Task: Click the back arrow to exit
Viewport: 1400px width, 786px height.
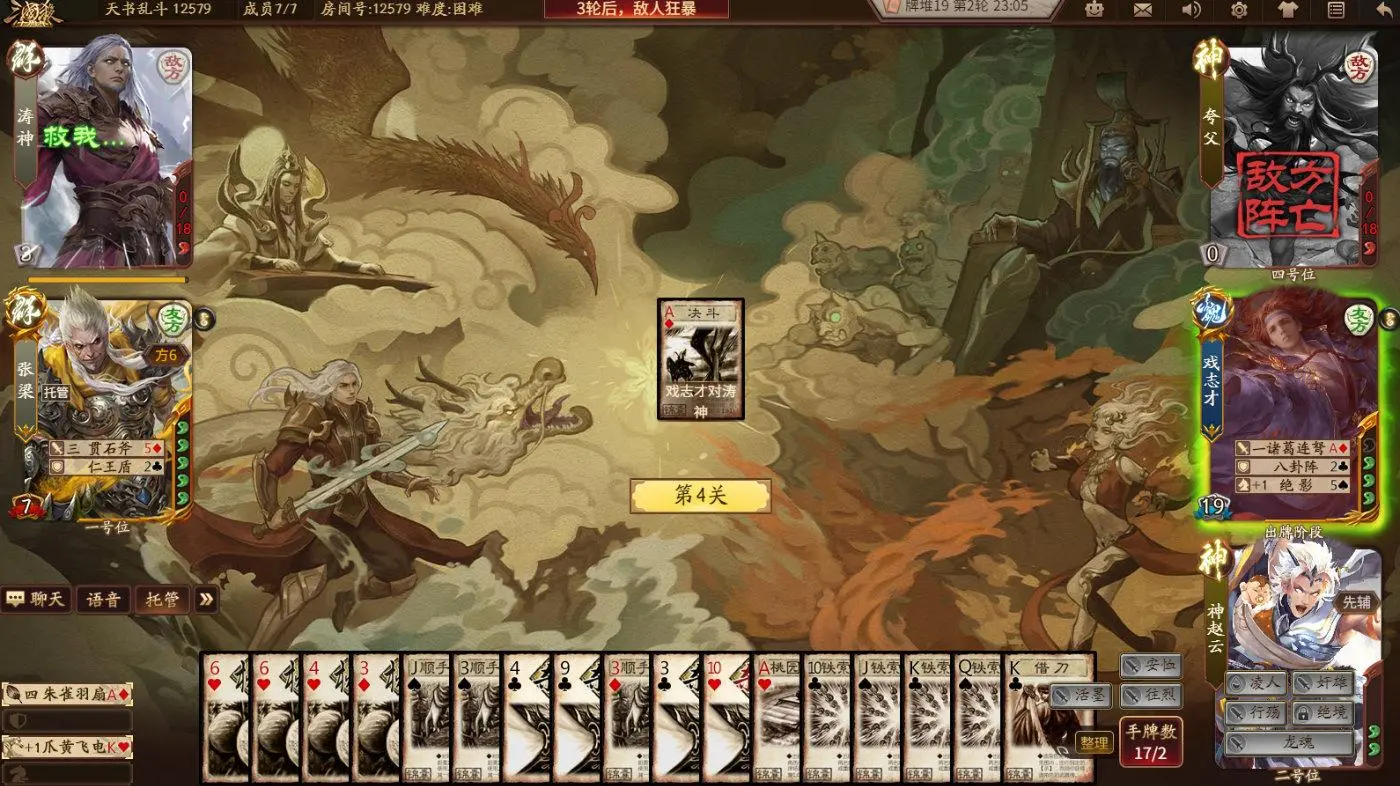Action: point(1383,10)
